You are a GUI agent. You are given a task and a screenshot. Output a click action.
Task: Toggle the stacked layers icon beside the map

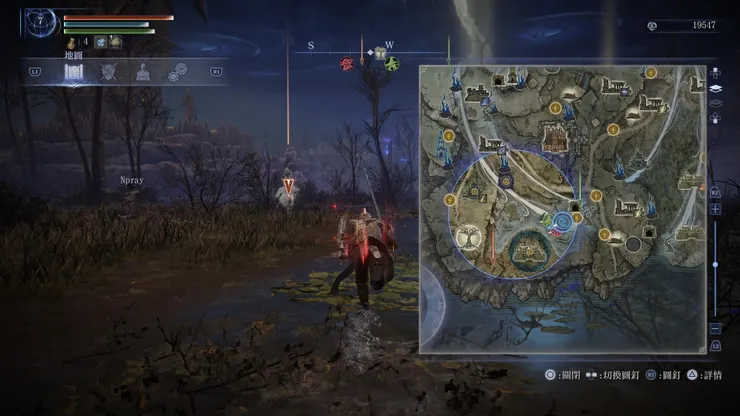pyautogui.click(x=715, y=88)
